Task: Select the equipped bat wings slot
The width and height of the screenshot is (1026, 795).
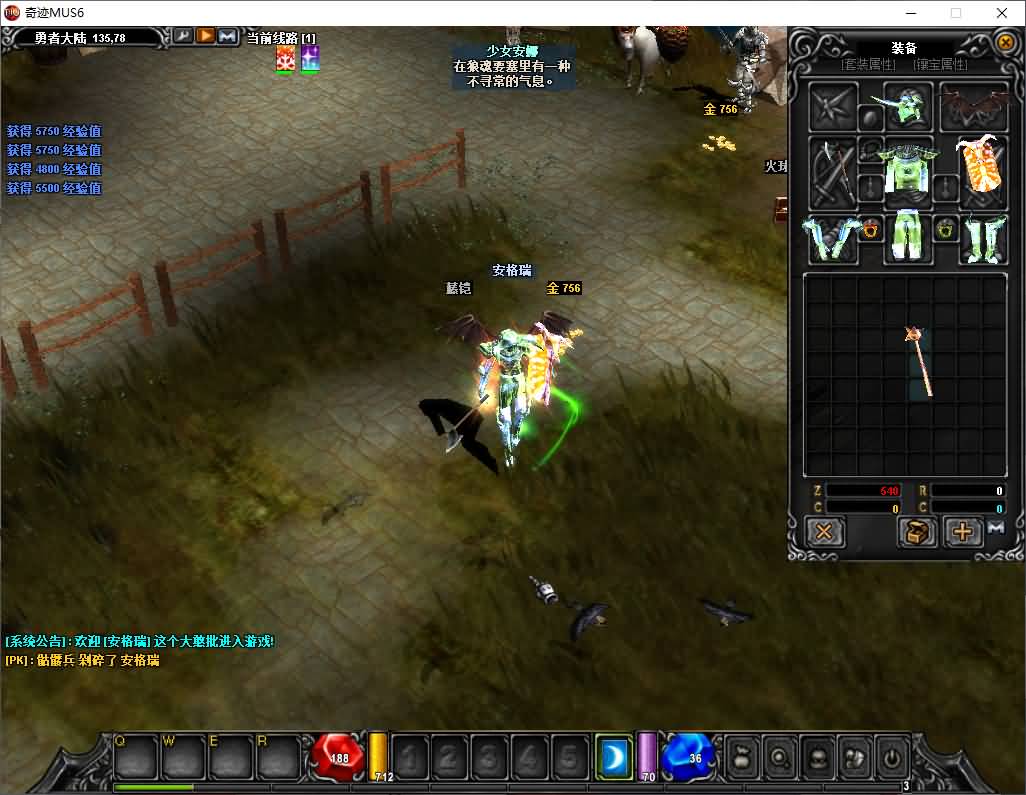Action: pyautogui.click(x=973, y=107)
